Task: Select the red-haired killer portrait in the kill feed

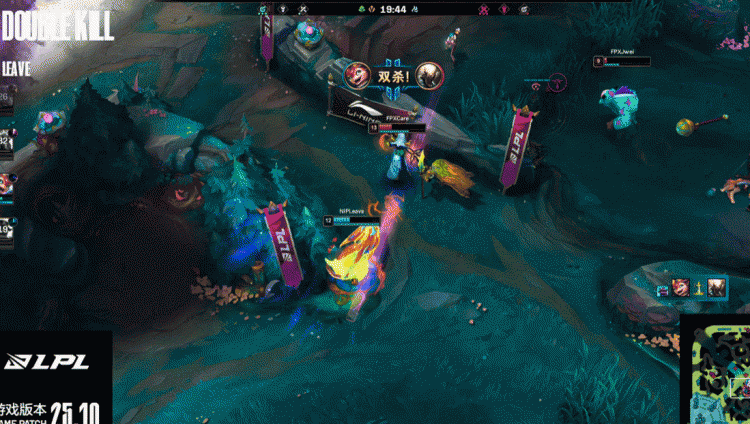Action: coord(681,288)
